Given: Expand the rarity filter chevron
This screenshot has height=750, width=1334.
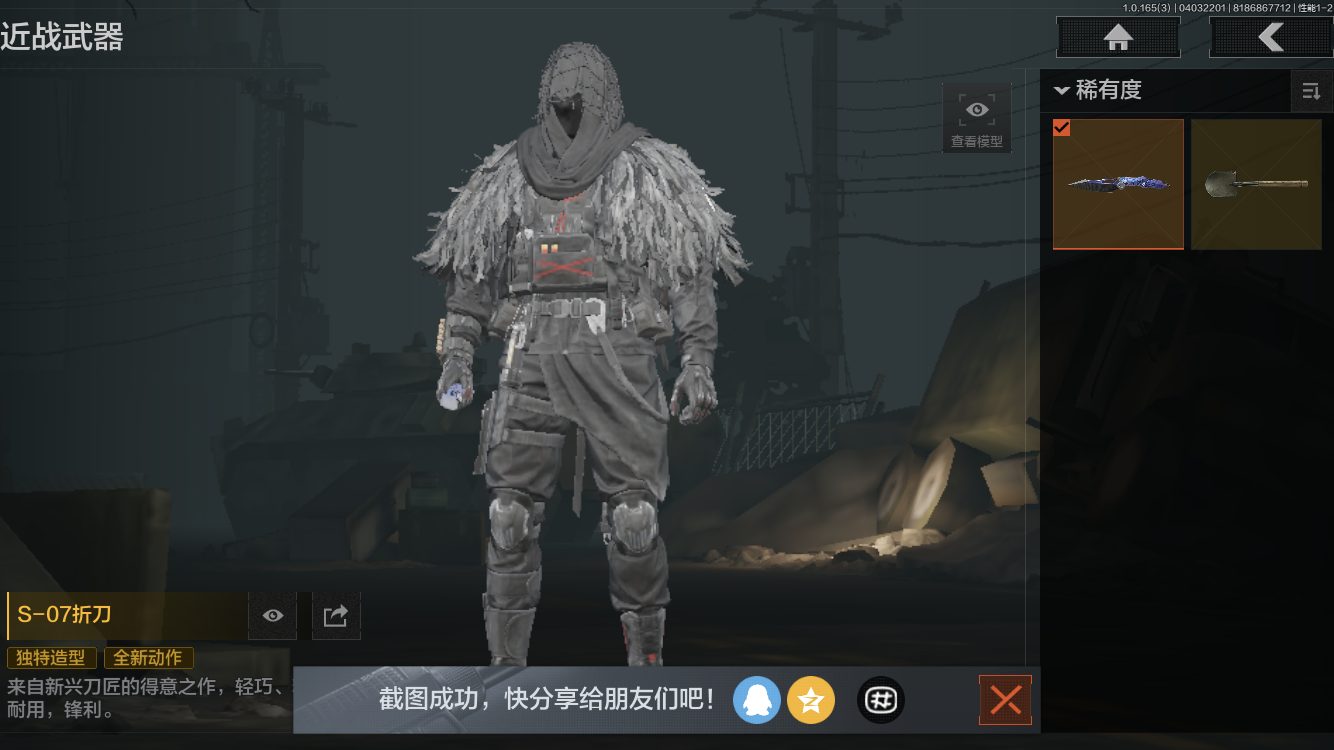Looking at the screenshot, I should point(1063,90).
